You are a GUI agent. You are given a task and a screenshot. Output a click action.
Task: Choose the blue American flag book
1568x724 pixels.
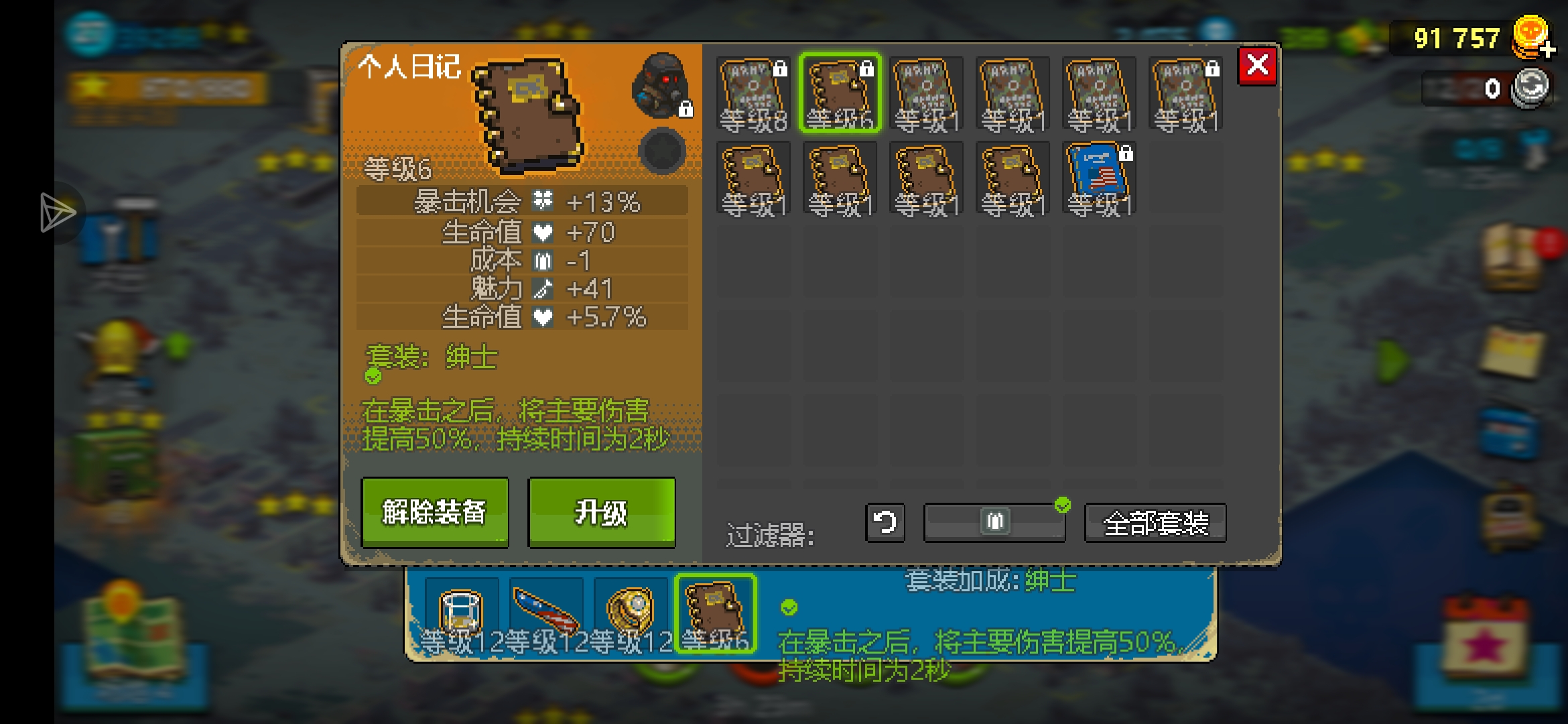click(x=1099, y=178)
